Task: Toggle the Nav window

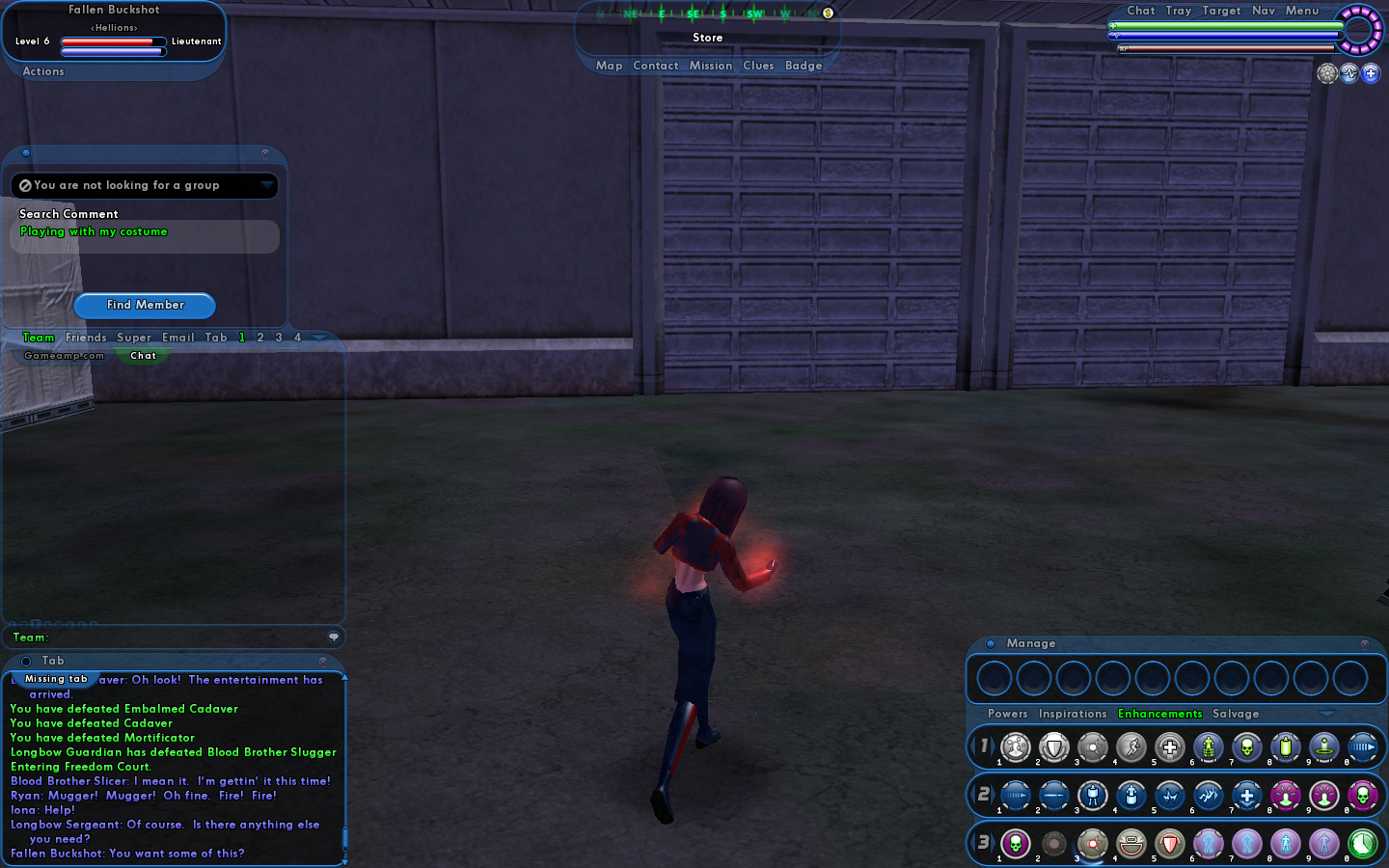Action: coord(1264,11)
